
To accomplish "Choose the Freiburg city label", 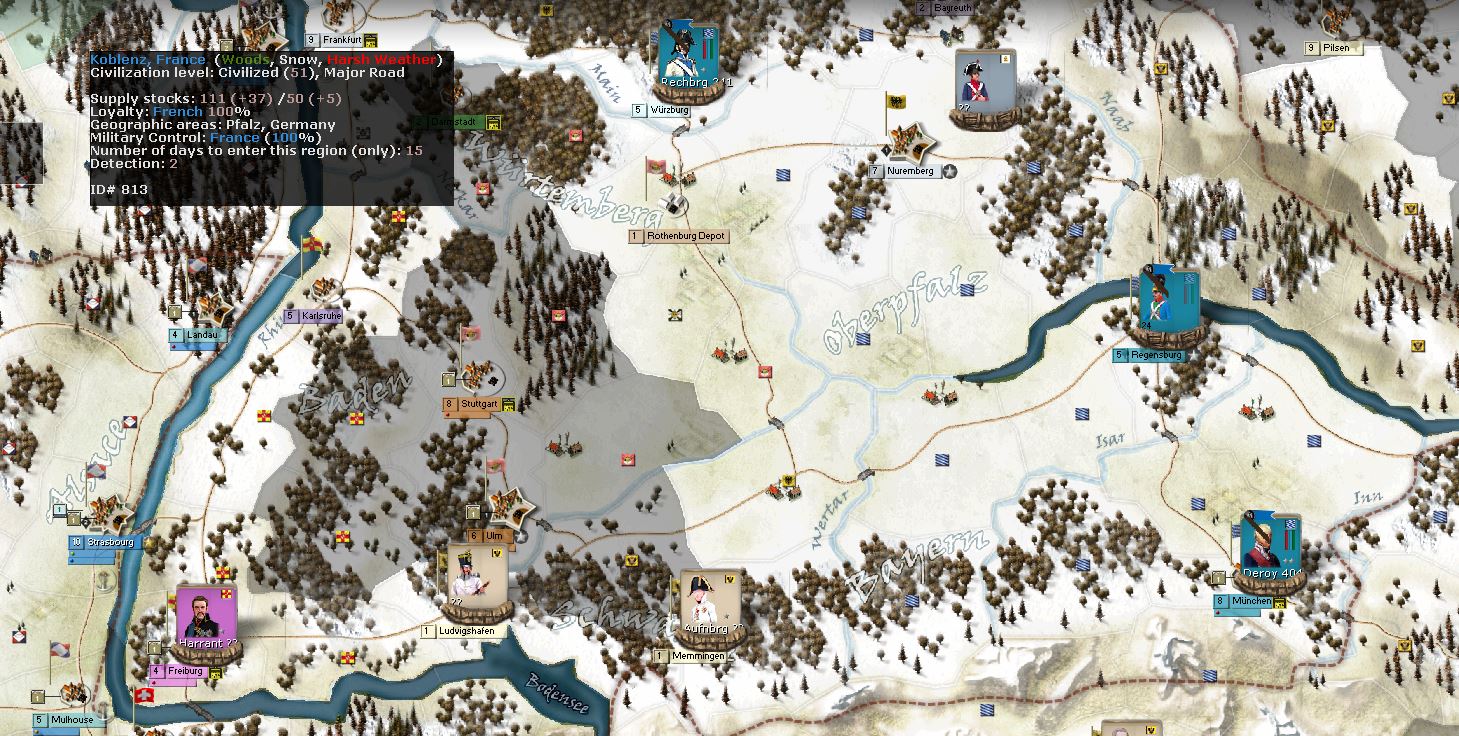I will click(x=185, y=671).
